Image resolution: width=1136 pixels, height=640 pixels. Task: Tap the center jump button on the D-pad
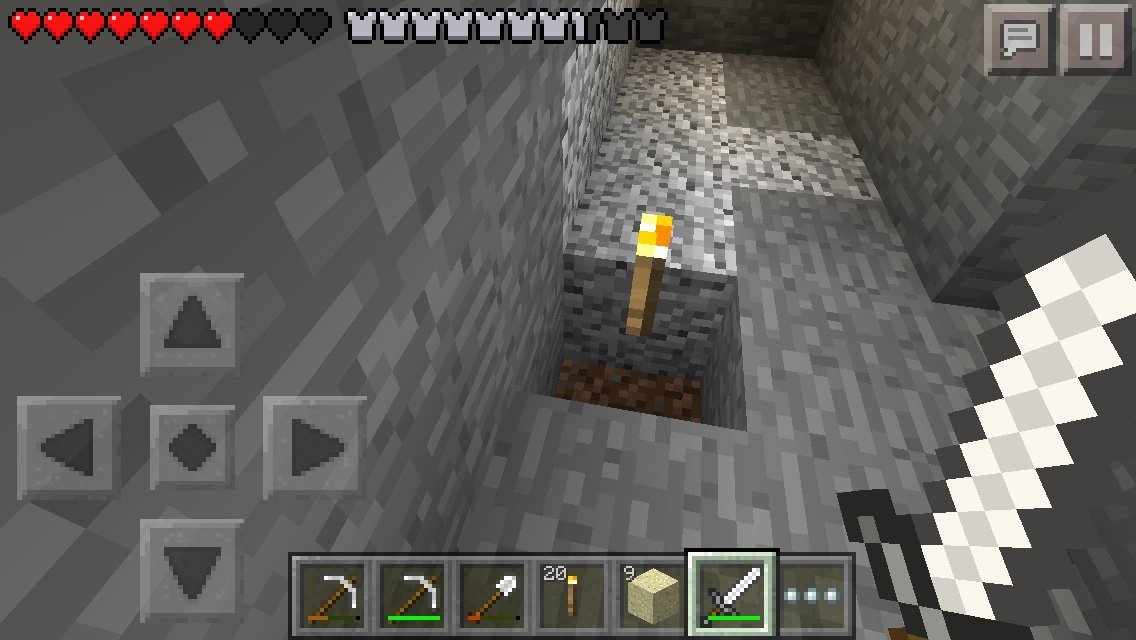point(191,446)
